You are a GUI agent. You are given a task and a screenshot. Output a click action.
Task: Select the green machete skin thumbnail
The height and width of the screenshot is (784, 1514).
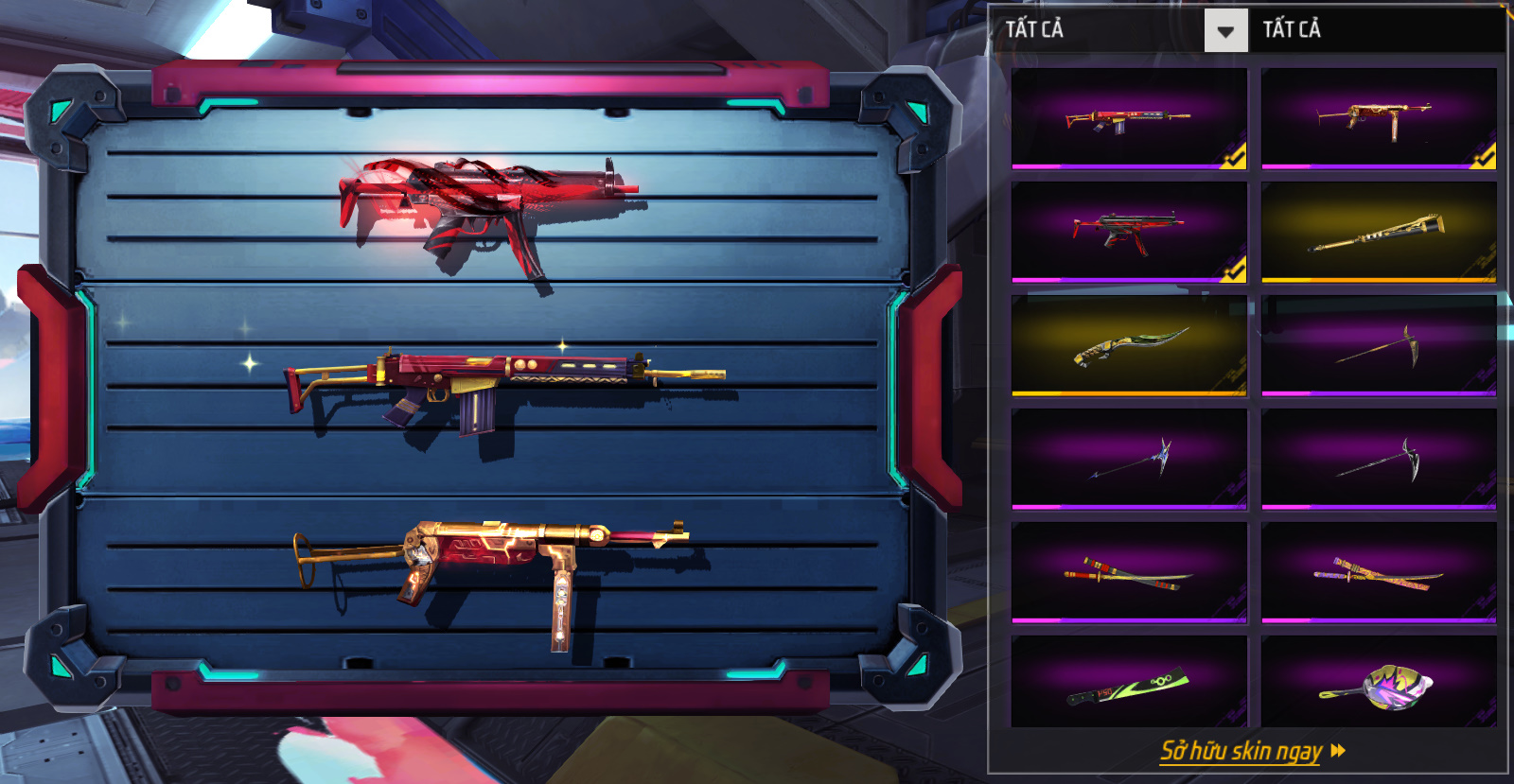tap(1129, 683)
